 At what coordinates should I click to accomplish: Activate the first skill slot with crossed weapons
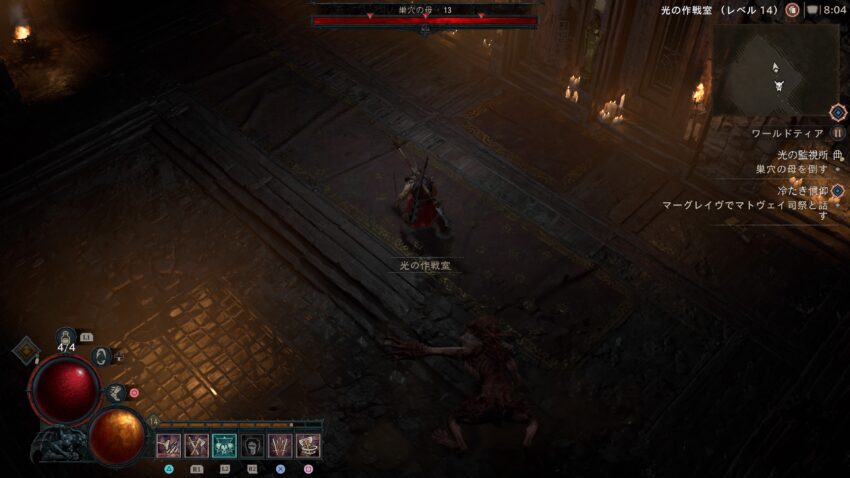(x=168, y=446)
